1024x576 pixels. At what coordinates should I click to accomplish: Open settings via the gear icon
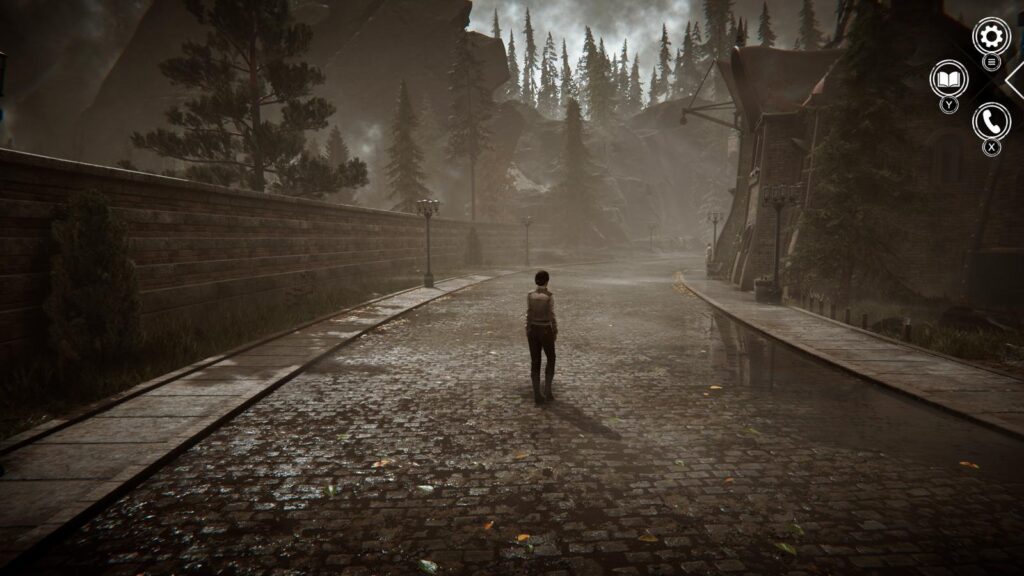tap(991, 37)
